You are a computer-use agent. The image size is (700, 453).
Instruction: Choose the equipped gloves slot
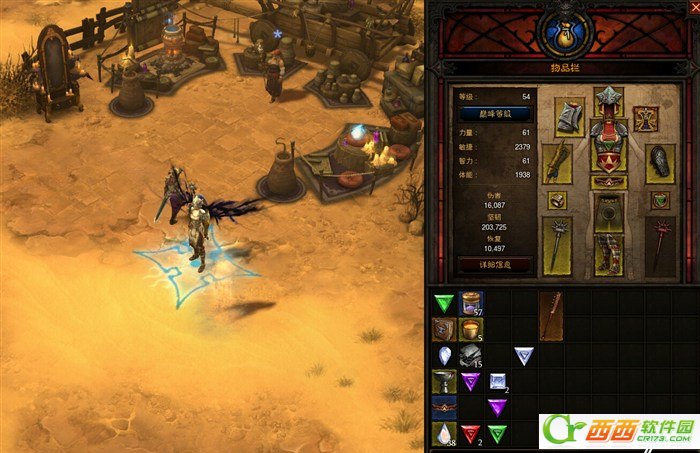[556, 164]
